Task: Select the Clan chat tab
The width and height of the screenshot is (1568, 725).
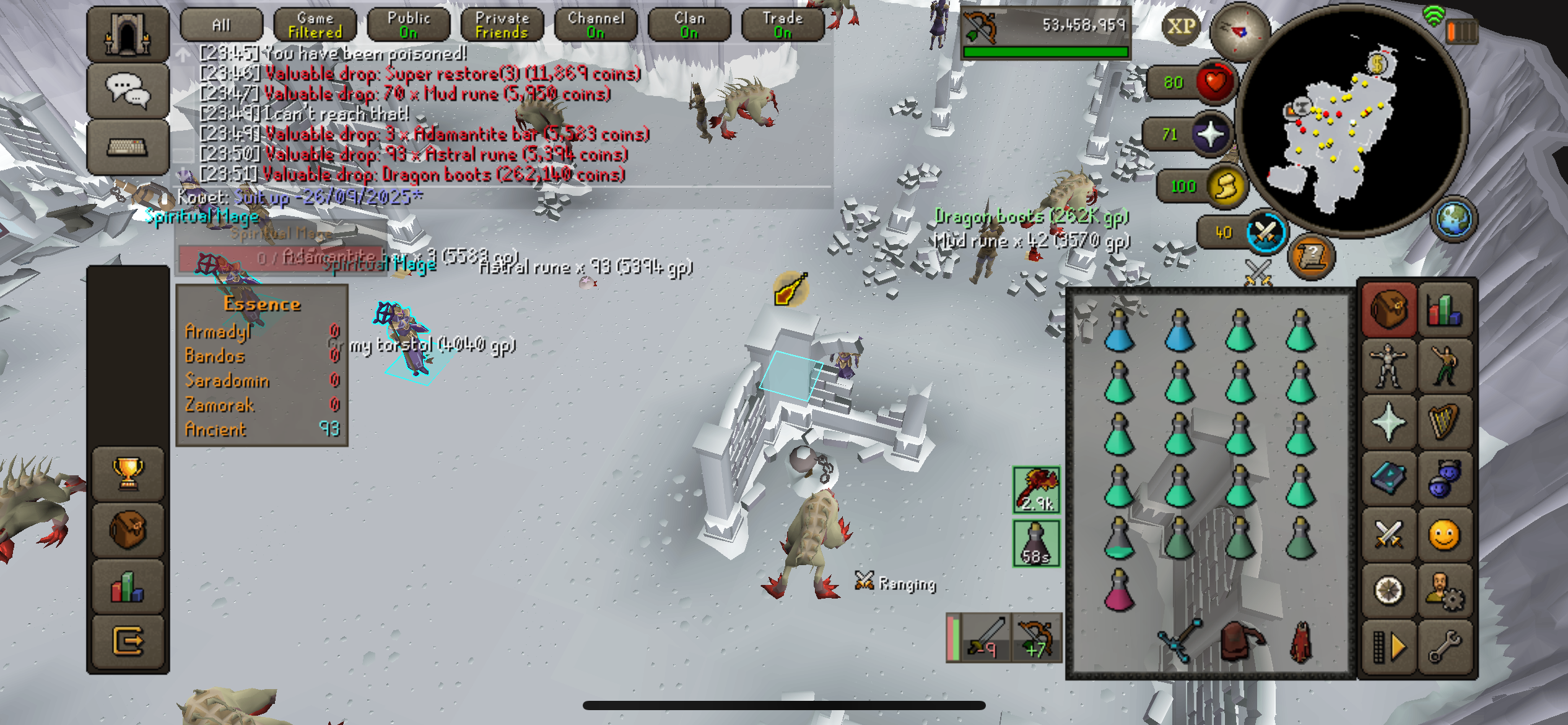Action: [689, 25]
